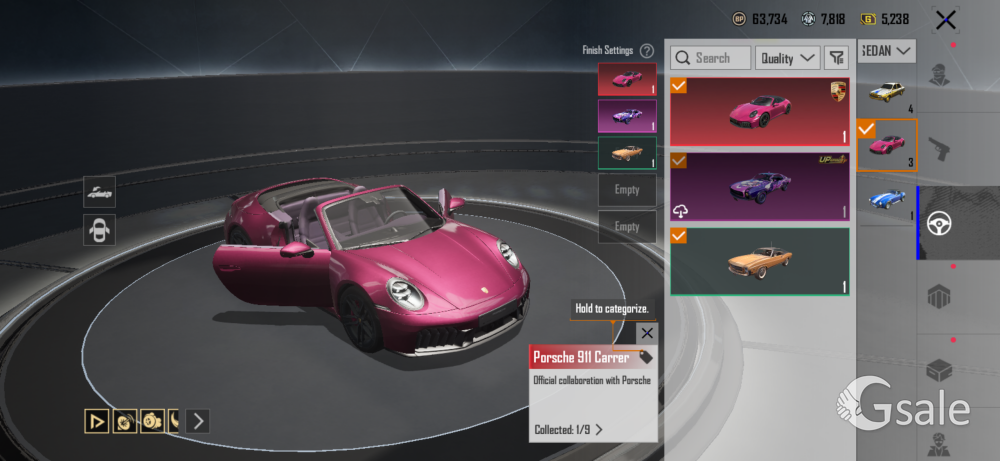Open the Quality sort dropdown
1000x461 pixels.
coord(788,58)
